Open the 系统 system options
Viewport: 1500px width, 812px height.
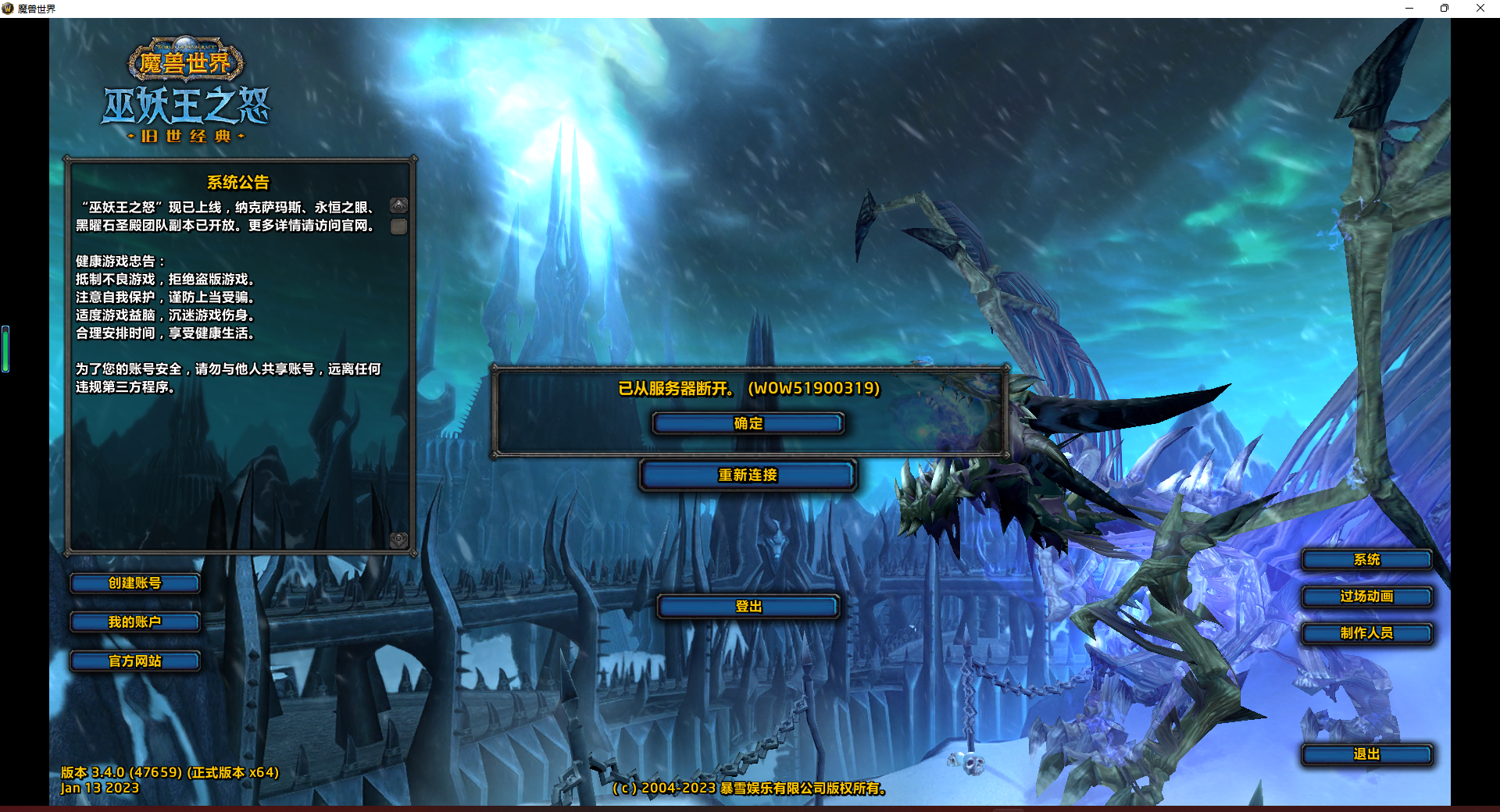point(1366,560)
